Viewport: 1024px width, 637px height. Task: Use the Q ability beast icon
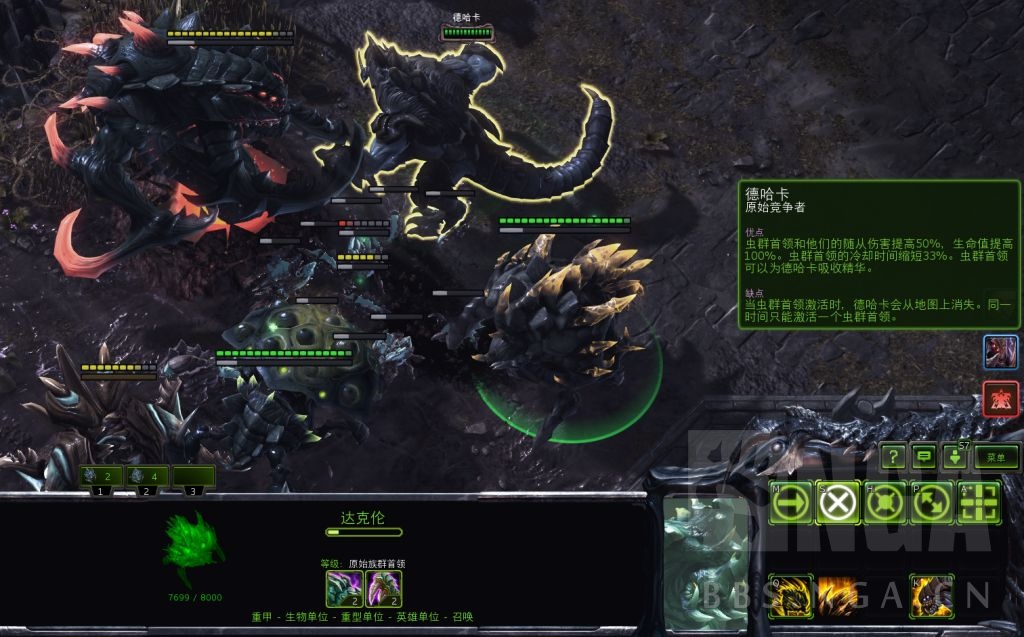click(790, 596)
